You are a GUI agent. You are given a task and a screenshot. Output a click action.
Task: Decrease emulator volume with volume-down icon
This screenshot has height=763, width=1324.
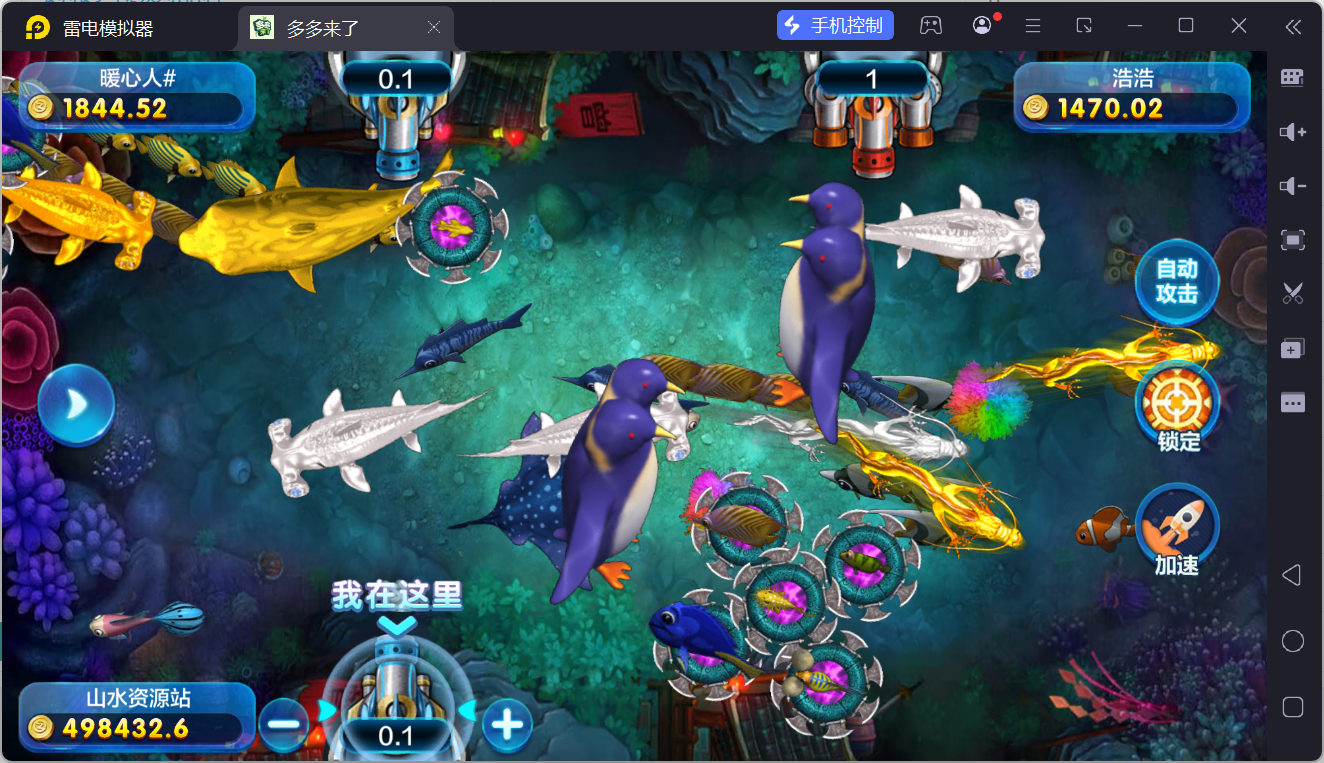pos(1292,185)
